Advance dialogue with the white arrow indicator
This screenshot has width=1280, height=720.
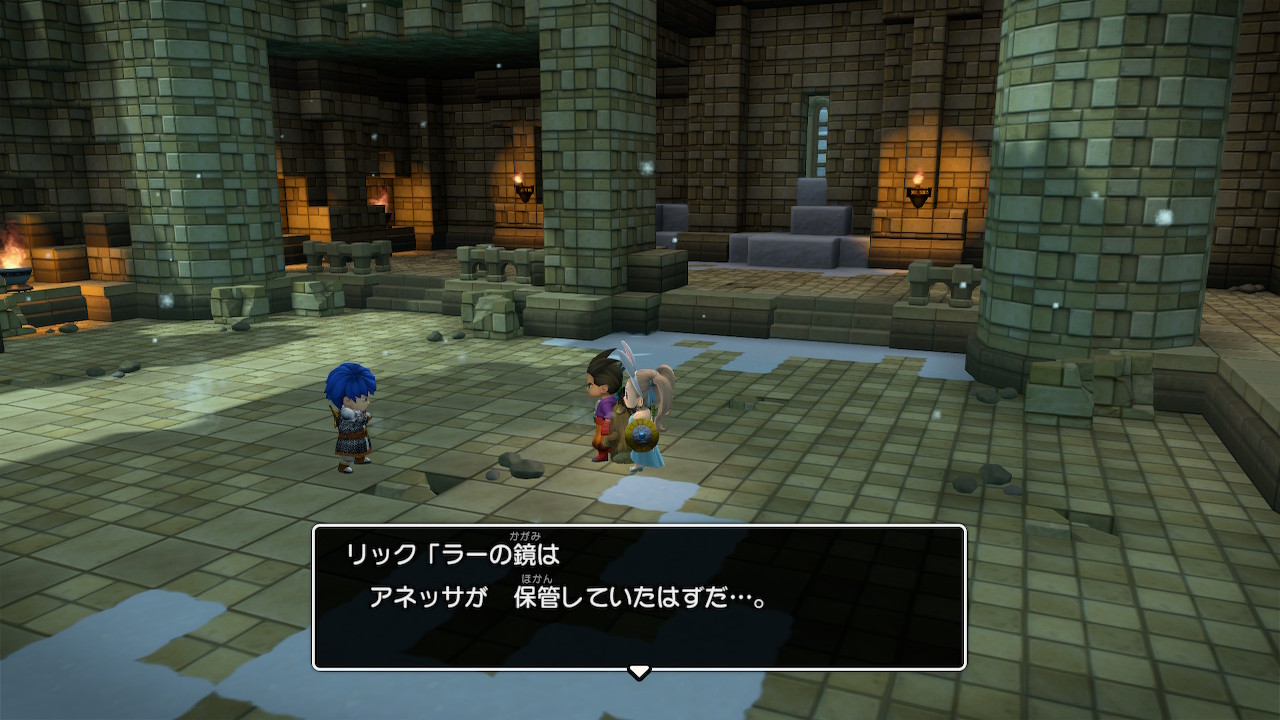tap(639, 671)
